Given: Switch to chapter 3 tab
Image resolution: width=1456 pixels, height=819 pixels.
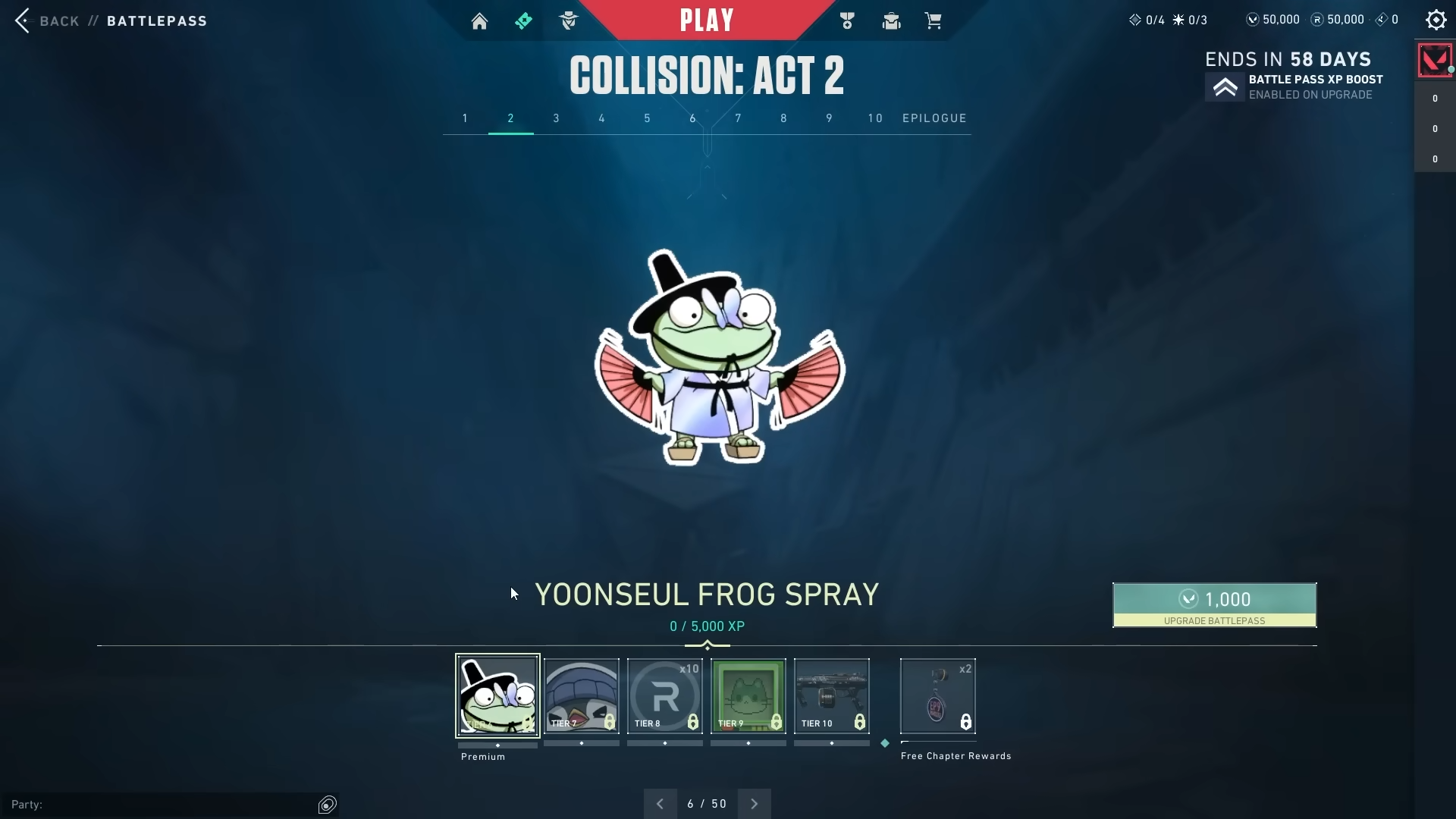Looking at the screenshot, I should pyautogui.click(x=556, y=118).
